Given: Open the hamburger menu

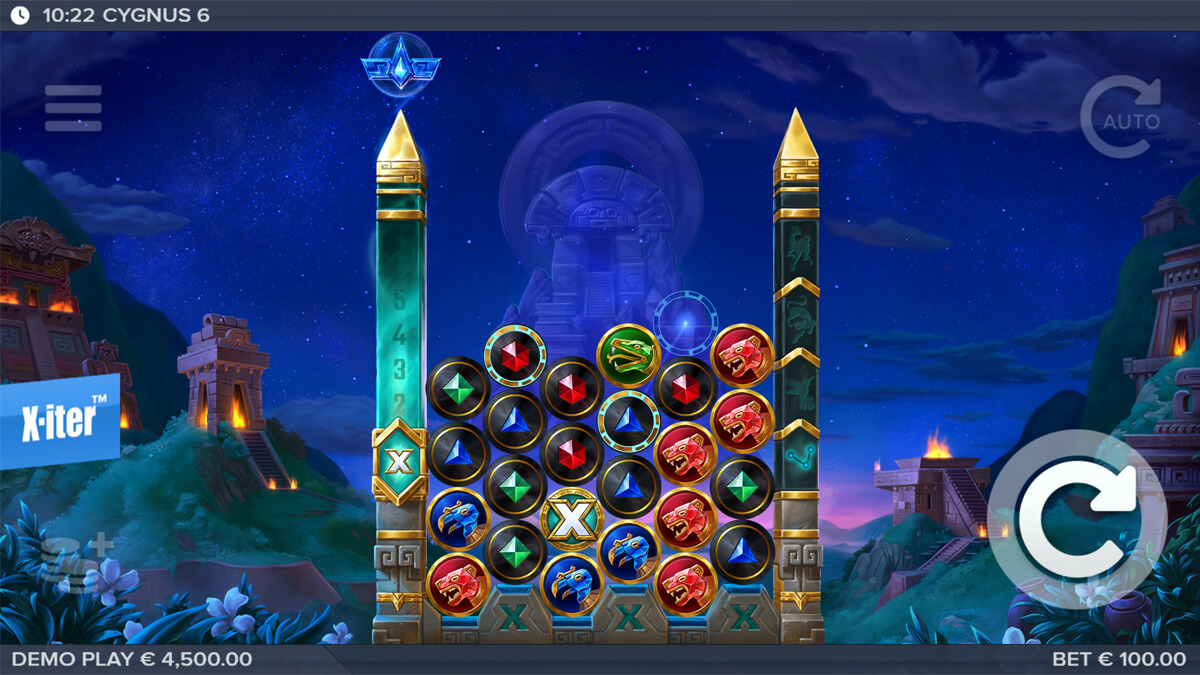Looking at the screenshot, I should (73, 108).
